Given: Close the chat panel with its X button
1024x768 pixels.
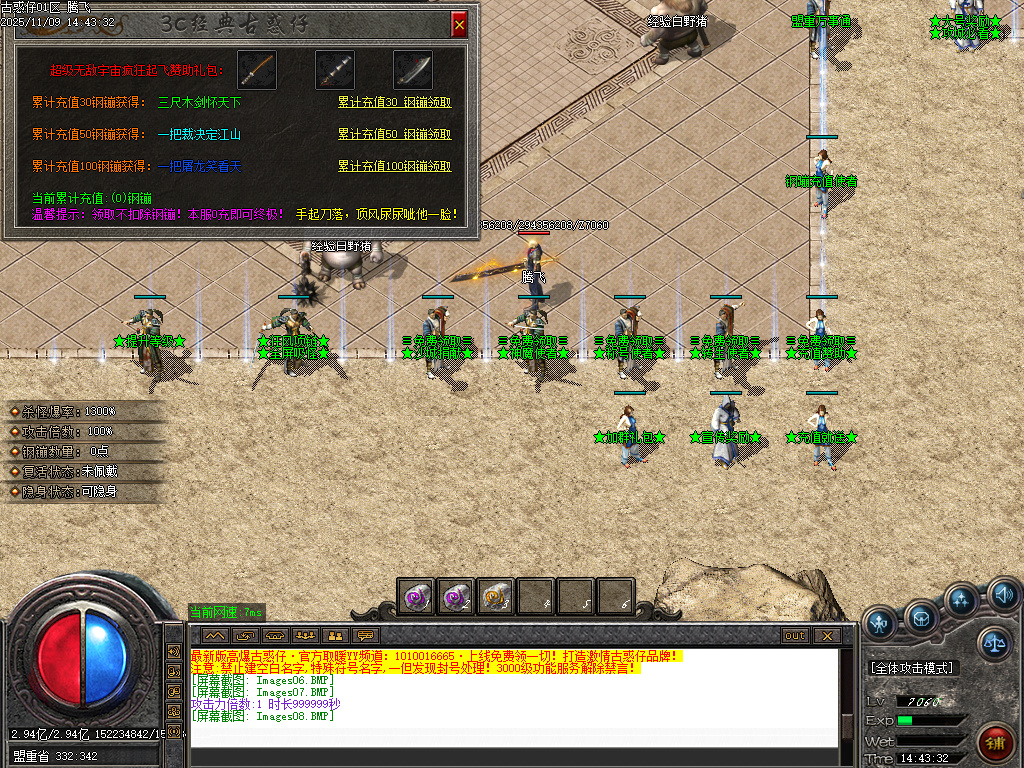Looking at the screenshot, I should [x=826, y=635].
